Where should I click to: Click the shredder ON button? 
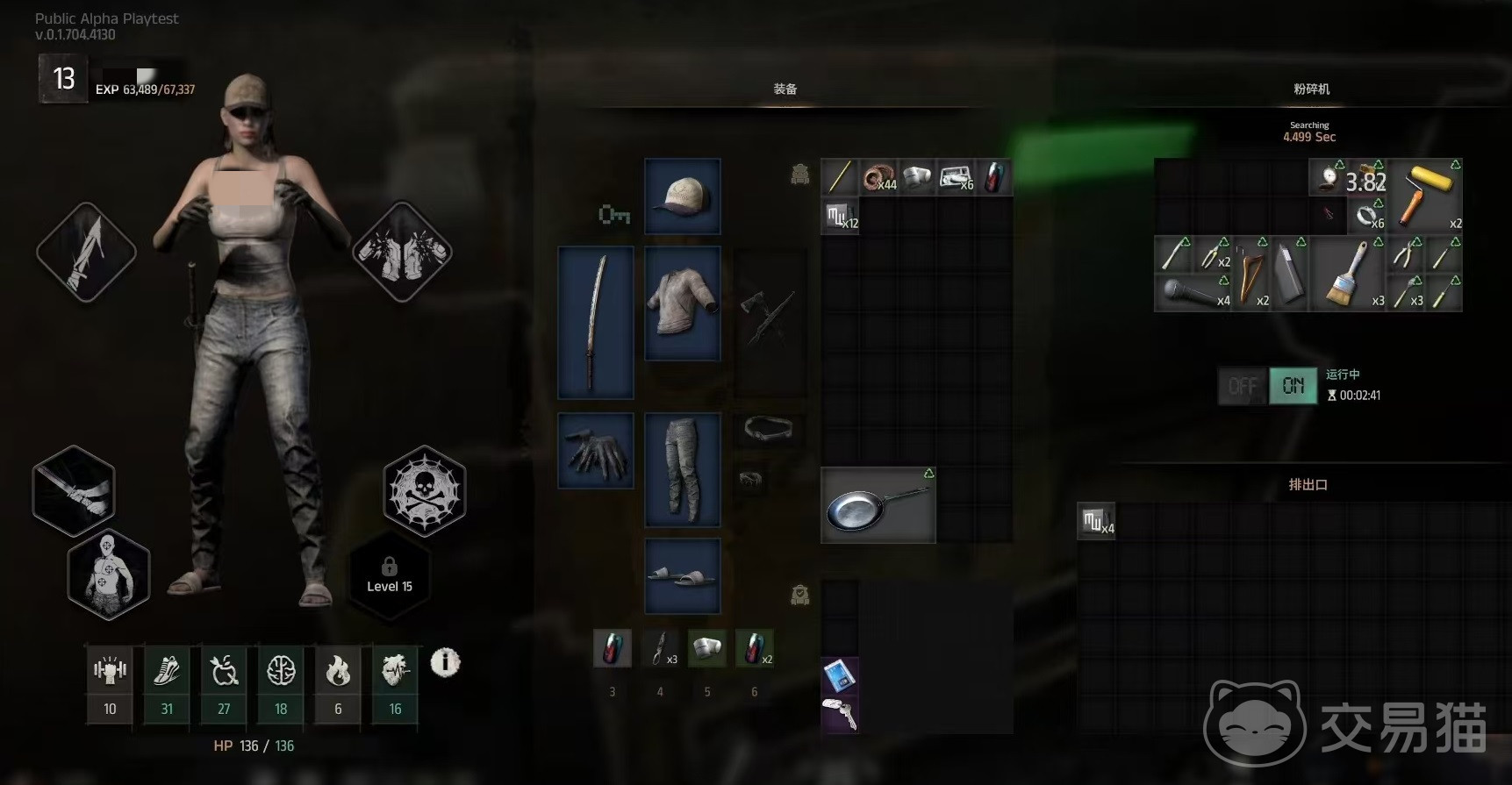tap(1293, 386)
